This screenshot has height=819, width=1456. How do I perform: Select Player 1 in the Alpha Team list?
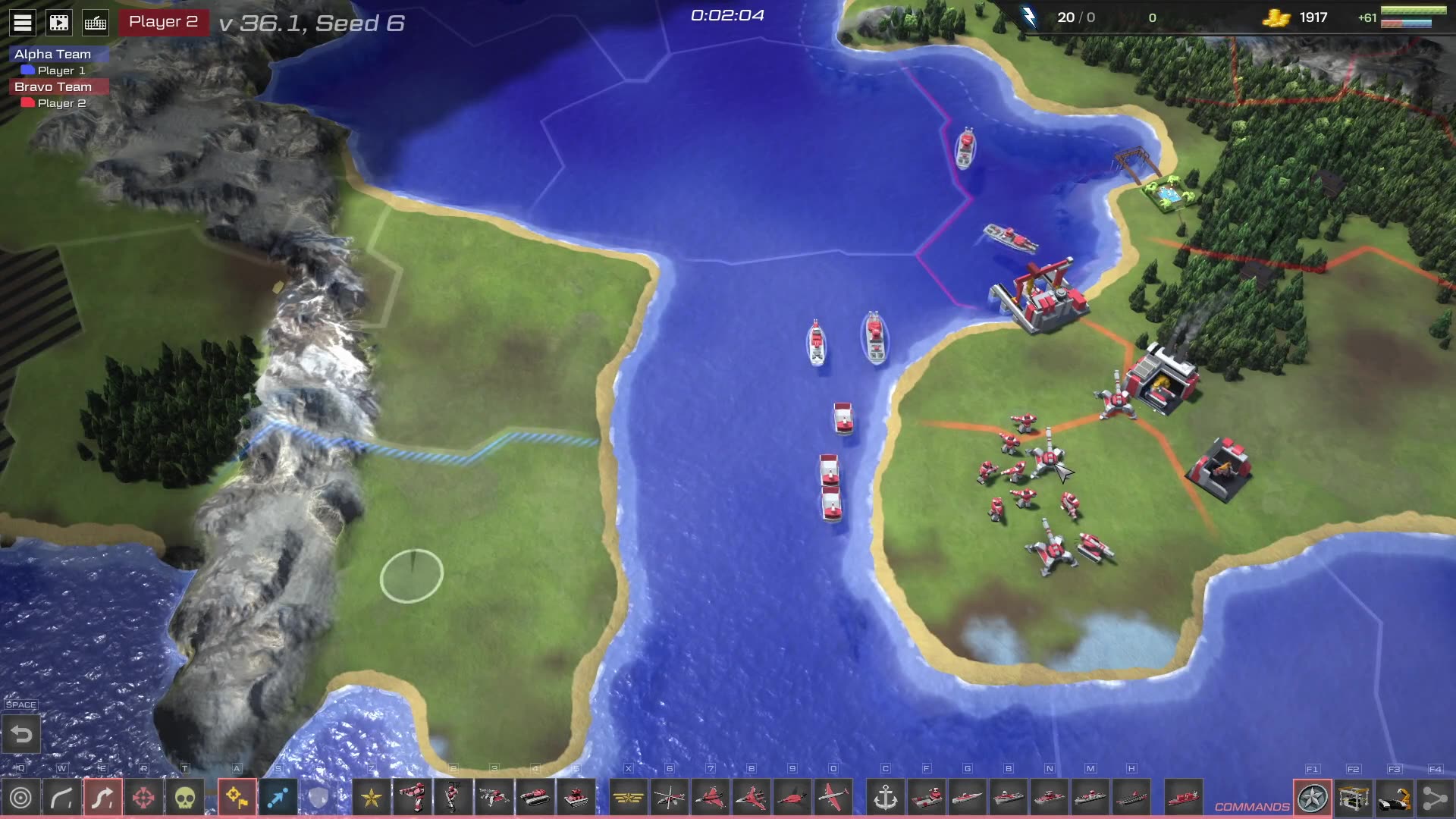point(61,71)
